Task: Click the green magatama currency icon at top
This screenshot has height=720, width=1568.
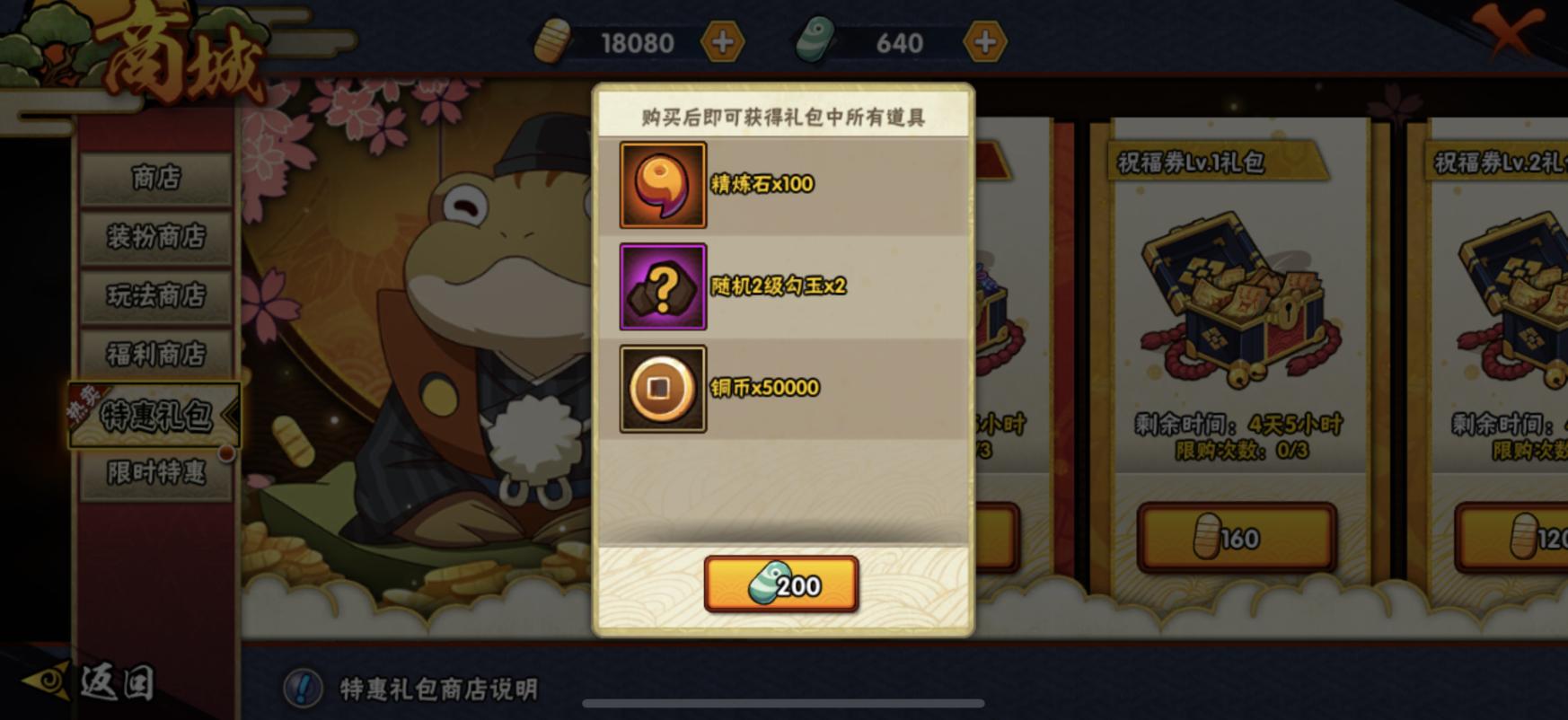Action: pyautogui.click(x=815, y=41)
